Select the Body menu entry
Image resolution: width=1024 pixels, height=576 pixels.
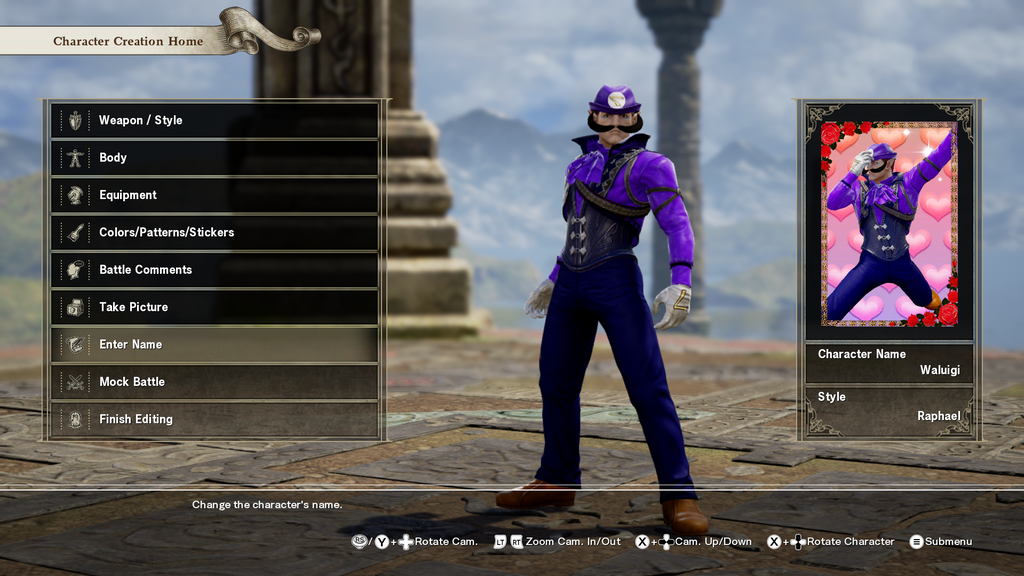click(x=214, y=158)
